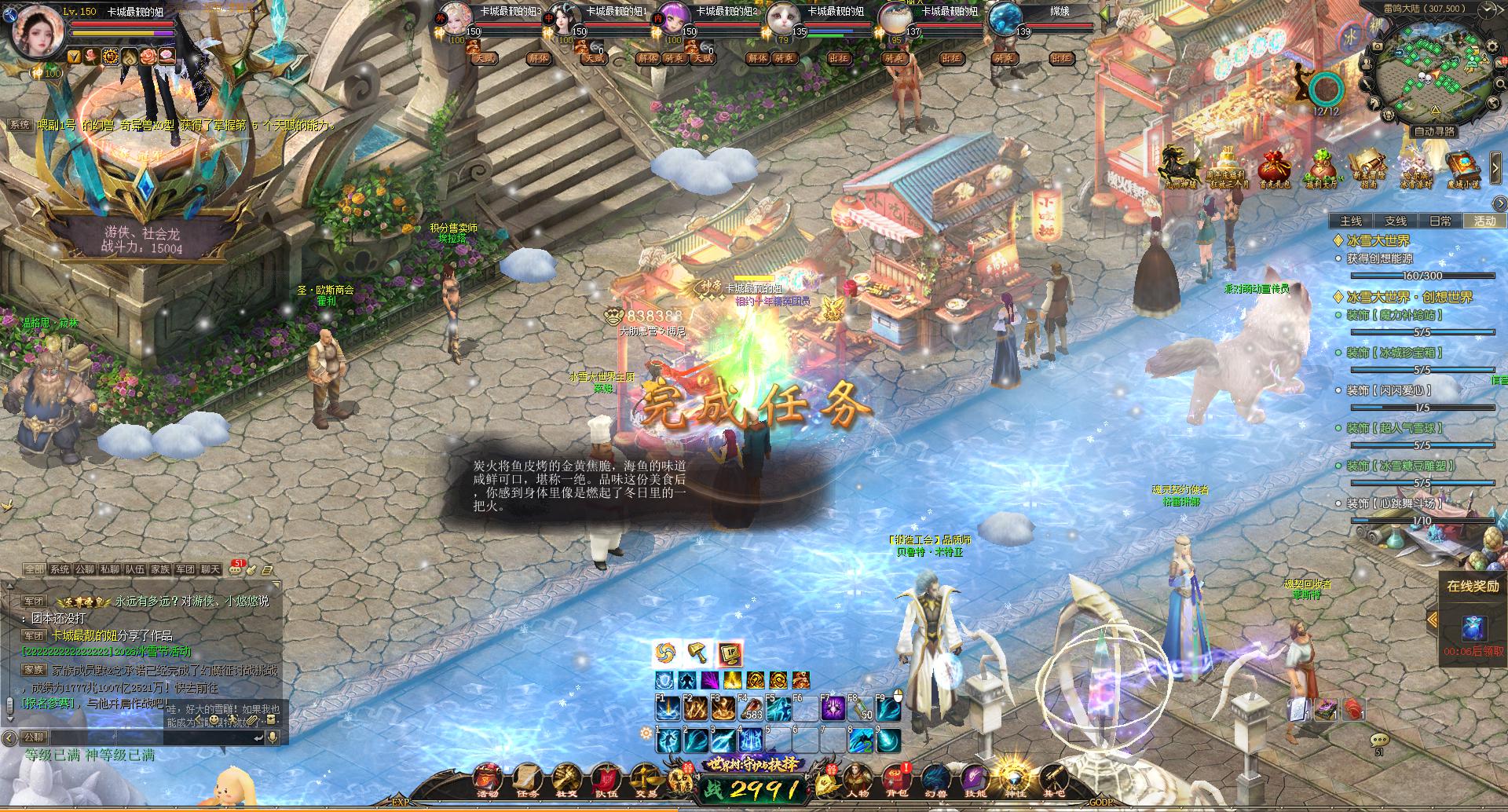Switch chat to the 系统 channel tab
The width and height of the screenshot is (1508, 812).
pyautogui.click(x=60, y=569)
